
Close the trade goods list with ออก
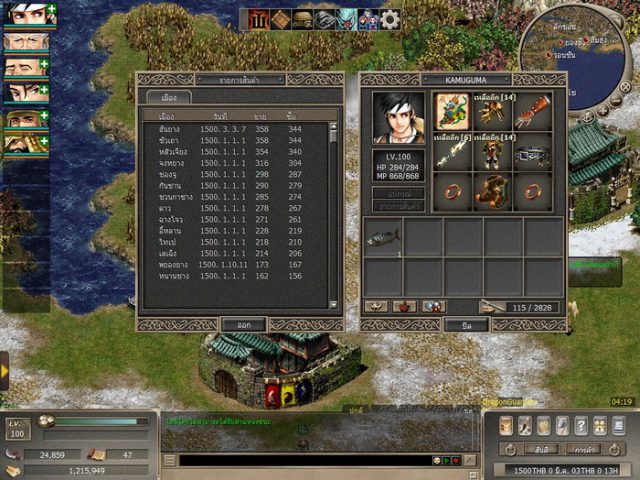pos(244,324)
